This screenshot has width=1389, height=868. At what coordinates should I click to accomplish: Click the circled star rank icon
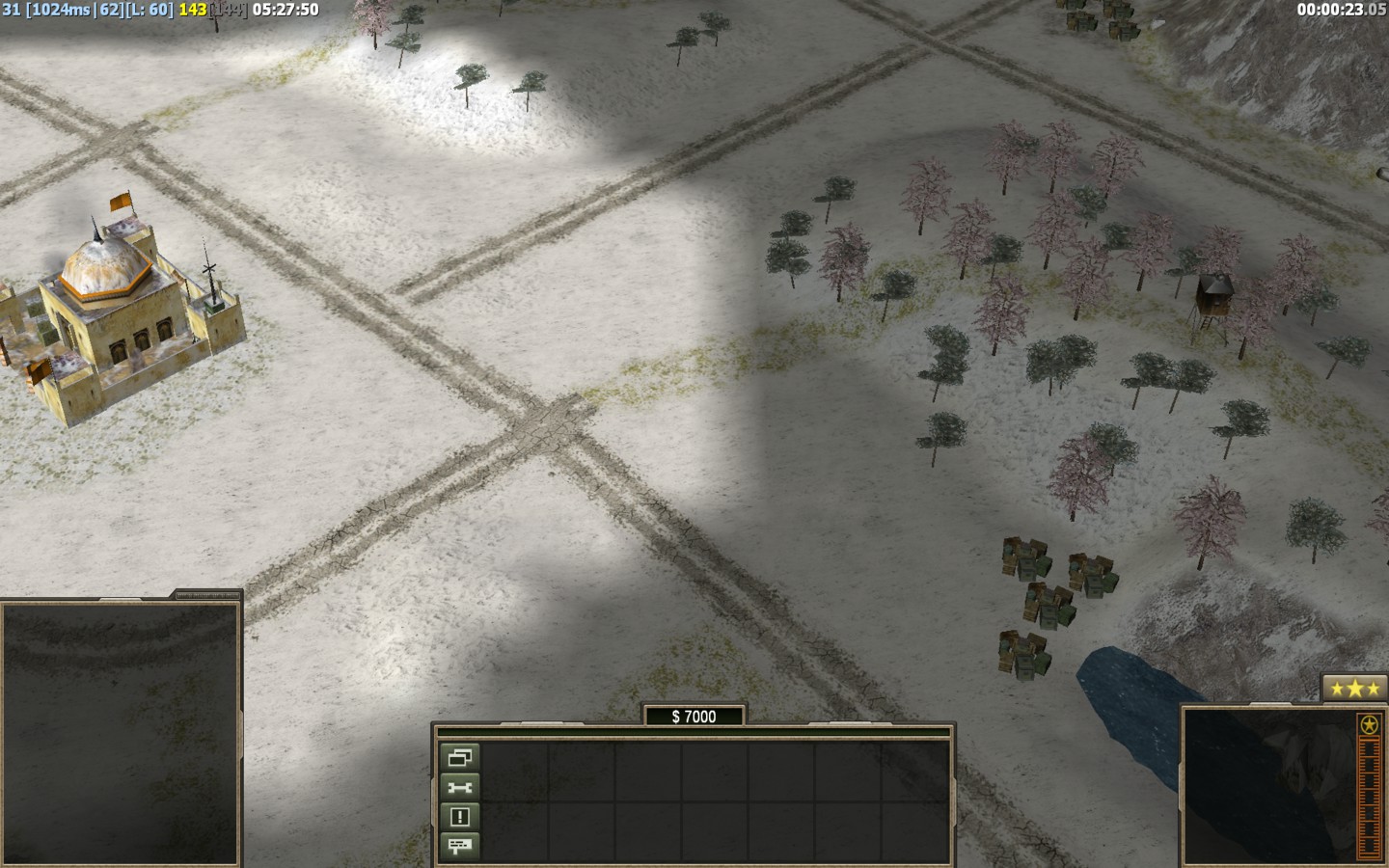click(x=1367, y=724)
